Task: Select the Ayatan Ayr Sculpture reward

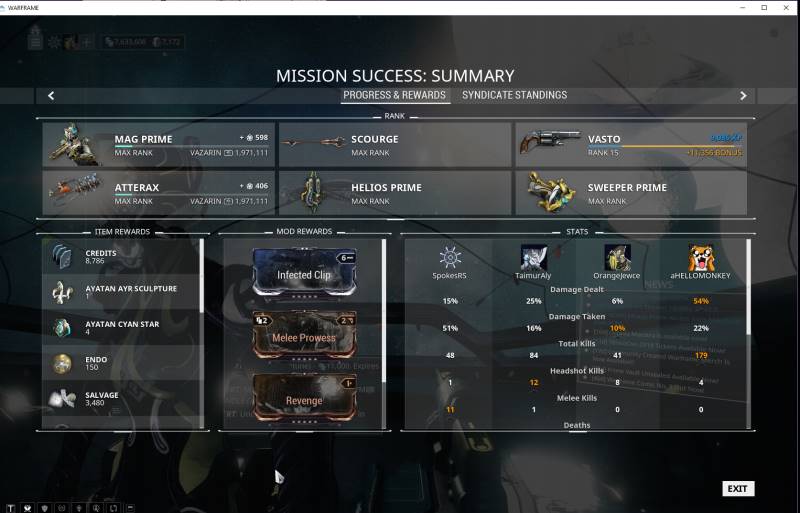Action: click(x=120, y=293)
